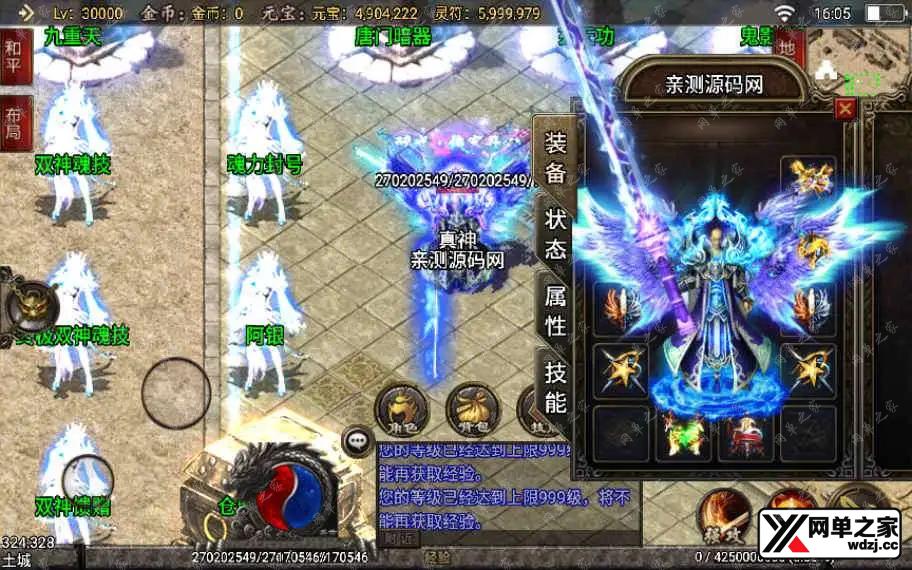This screenshot has width=912, height=570.
Task: Open the minimap in the corner
Action: (x=858, y=58)
